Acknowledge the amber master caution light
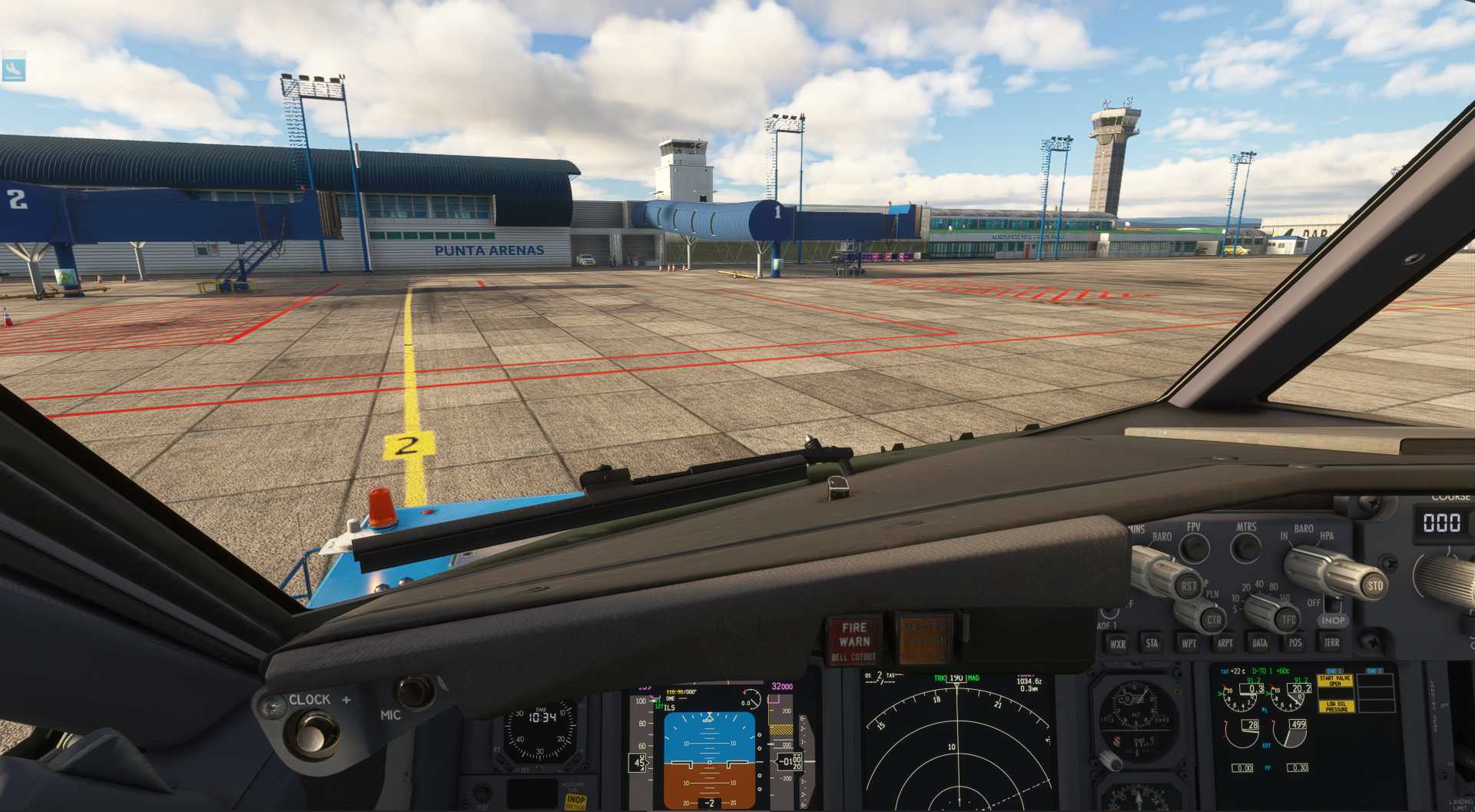This screenshot has height=812, width=1475. pyautogui.click(x=924, y=637)
